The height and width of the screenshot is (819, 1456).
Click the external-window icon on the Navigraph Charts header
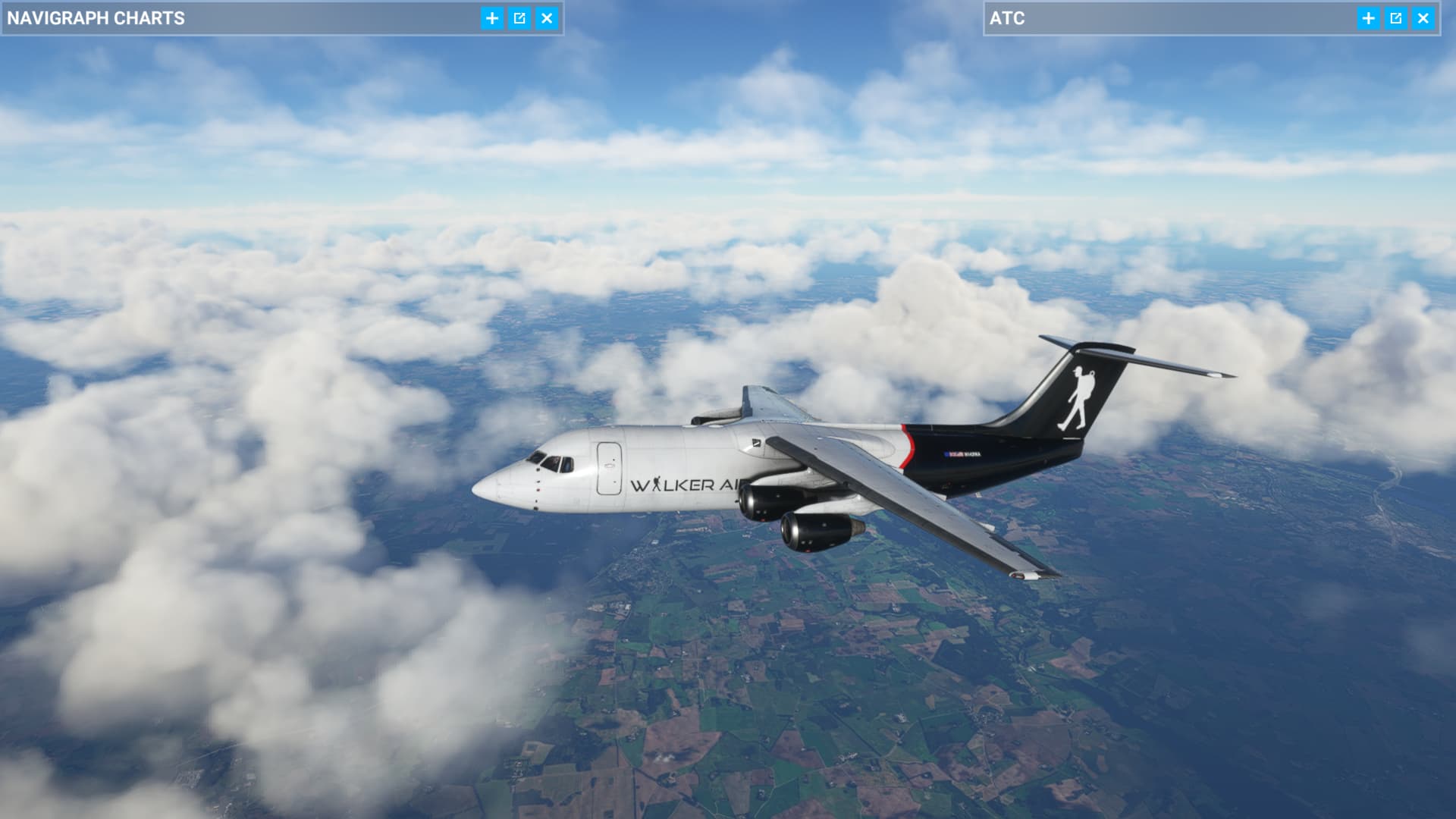point(519,19)
